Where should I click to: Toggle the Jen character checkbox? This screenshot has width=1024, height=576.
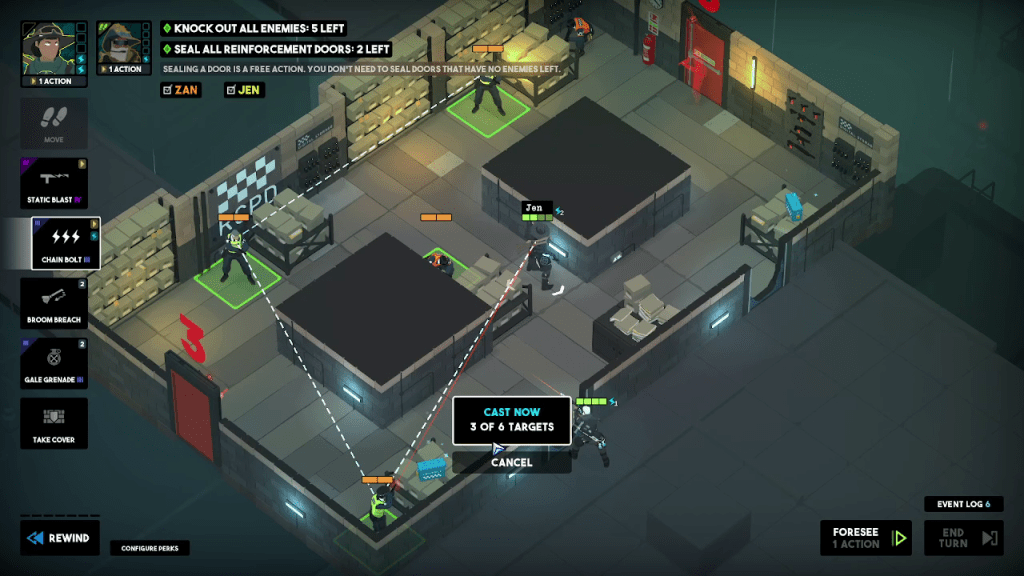click(x=244, y=90)
